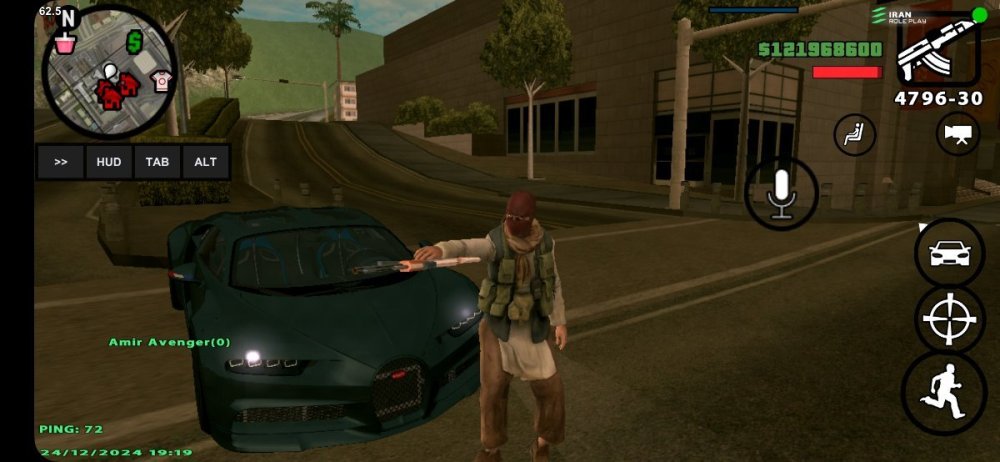Tap the sprint running man button
Image resolution: width=1000 pixels, height=462 pixels.
click(949, 392)
